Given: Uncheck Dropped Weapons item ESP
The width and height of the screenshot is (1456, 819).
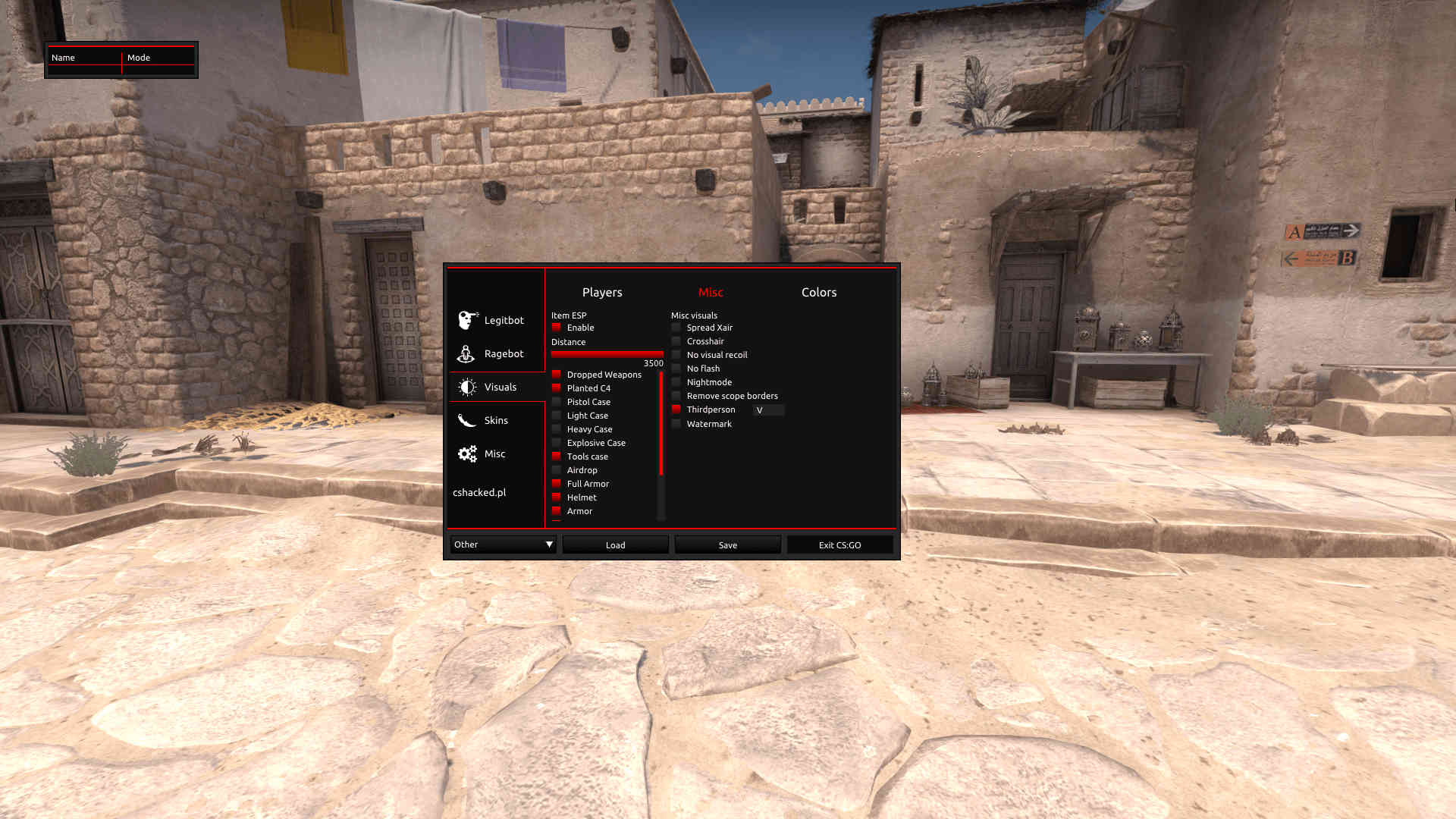Looking at the screenshot, I should click(557, 374).
